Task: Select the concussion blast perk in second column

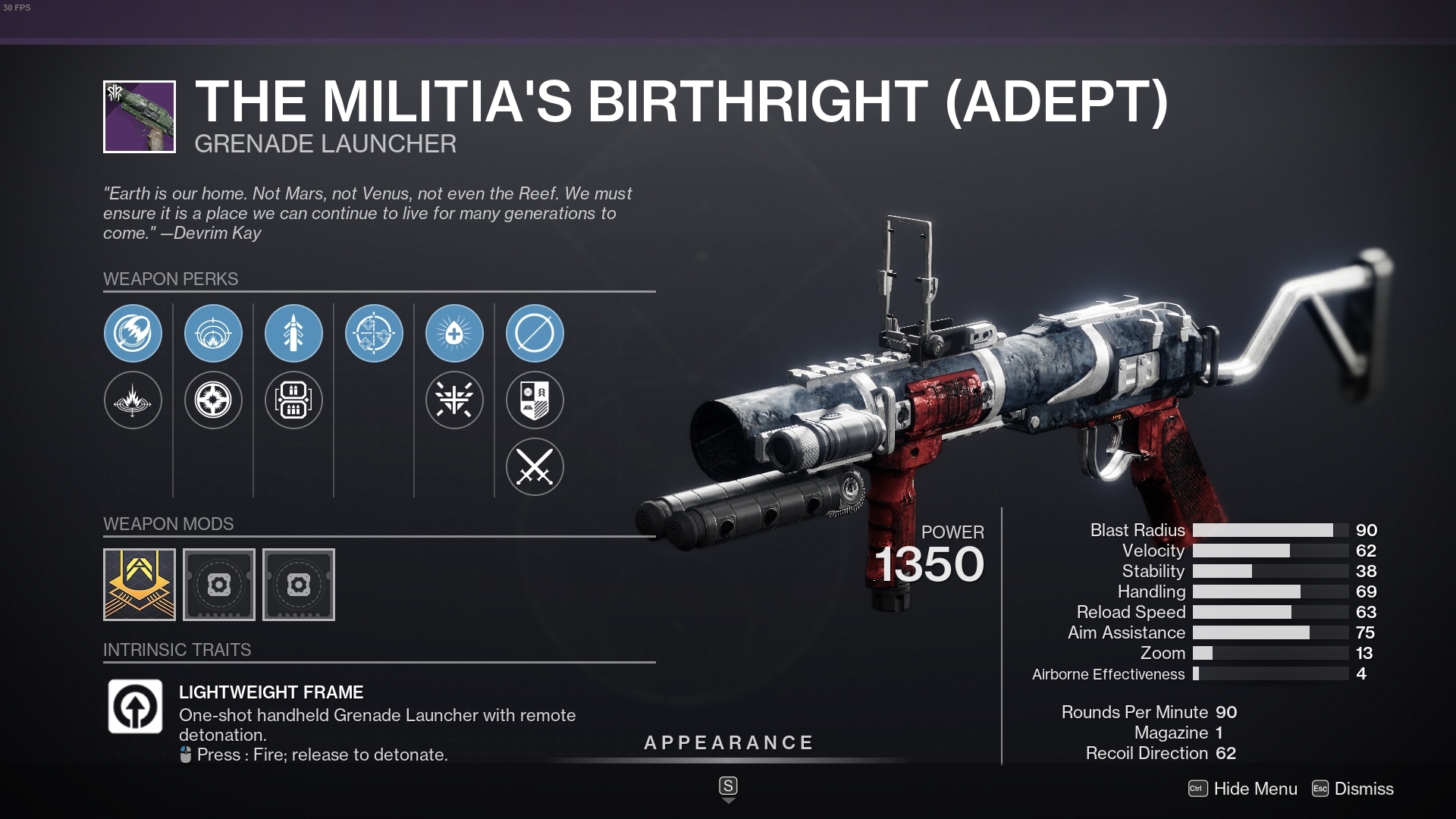Action: coord(213,333)
